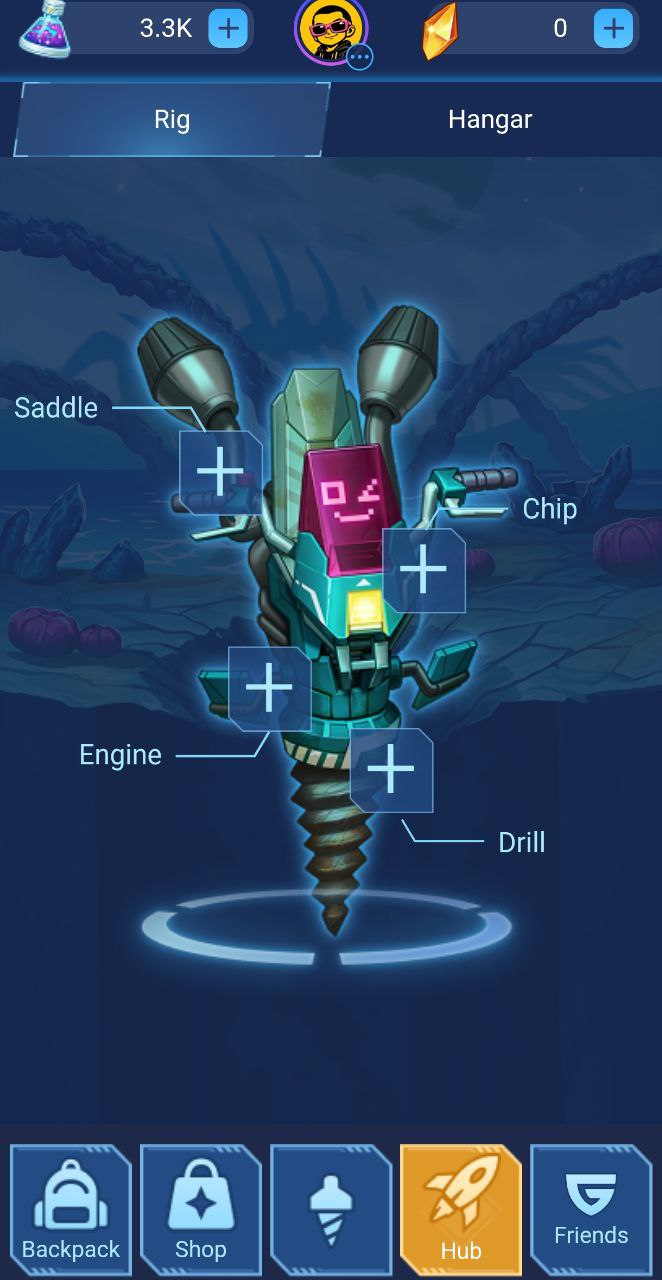The image size is (662, 1280).
Task: Open the Backpack
Action: pos(71,1210)
